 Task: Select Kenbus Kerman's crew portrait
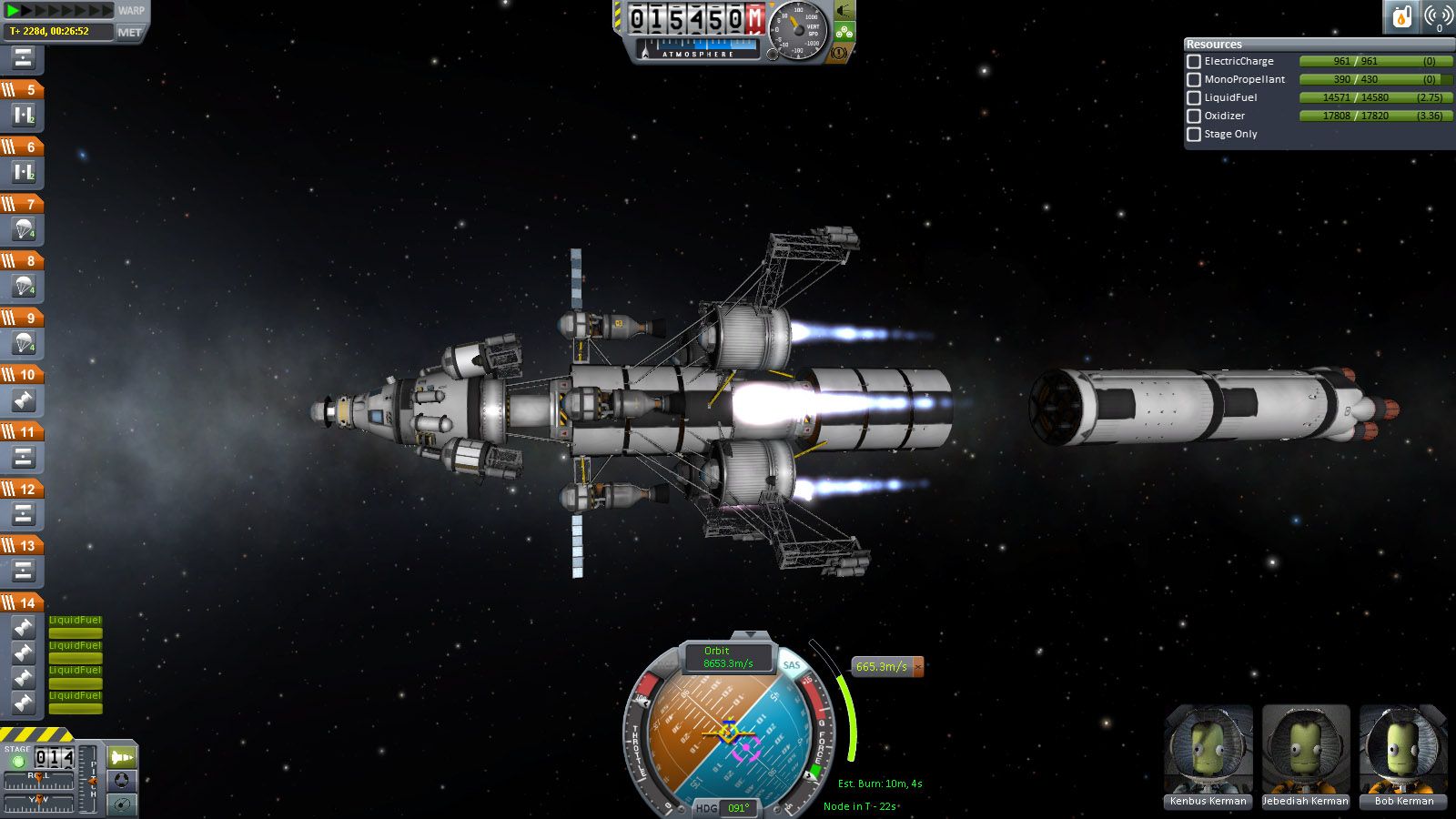(1208, 751)
